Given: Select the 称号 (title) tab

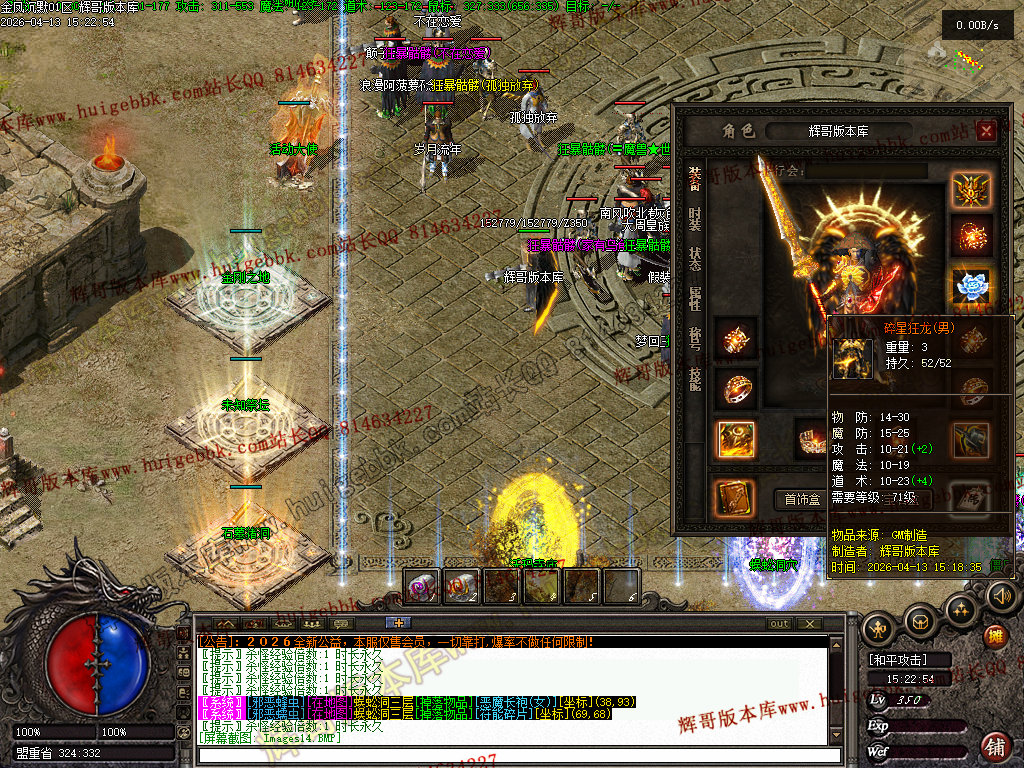Looking at the screenshot, I should pos(695,337).
